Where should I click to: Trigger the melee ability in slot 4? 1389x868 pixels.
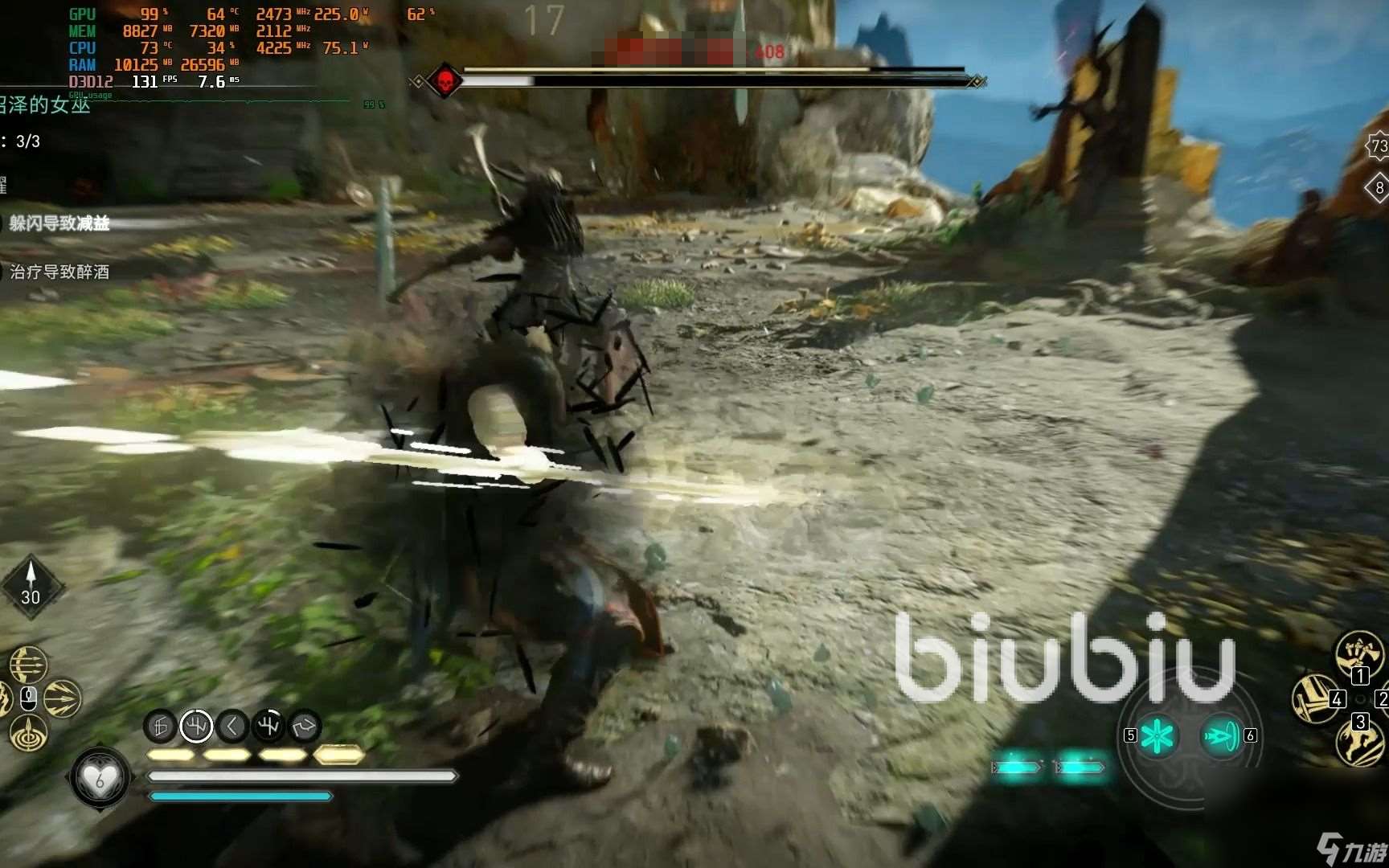[x=1315, y=698]
